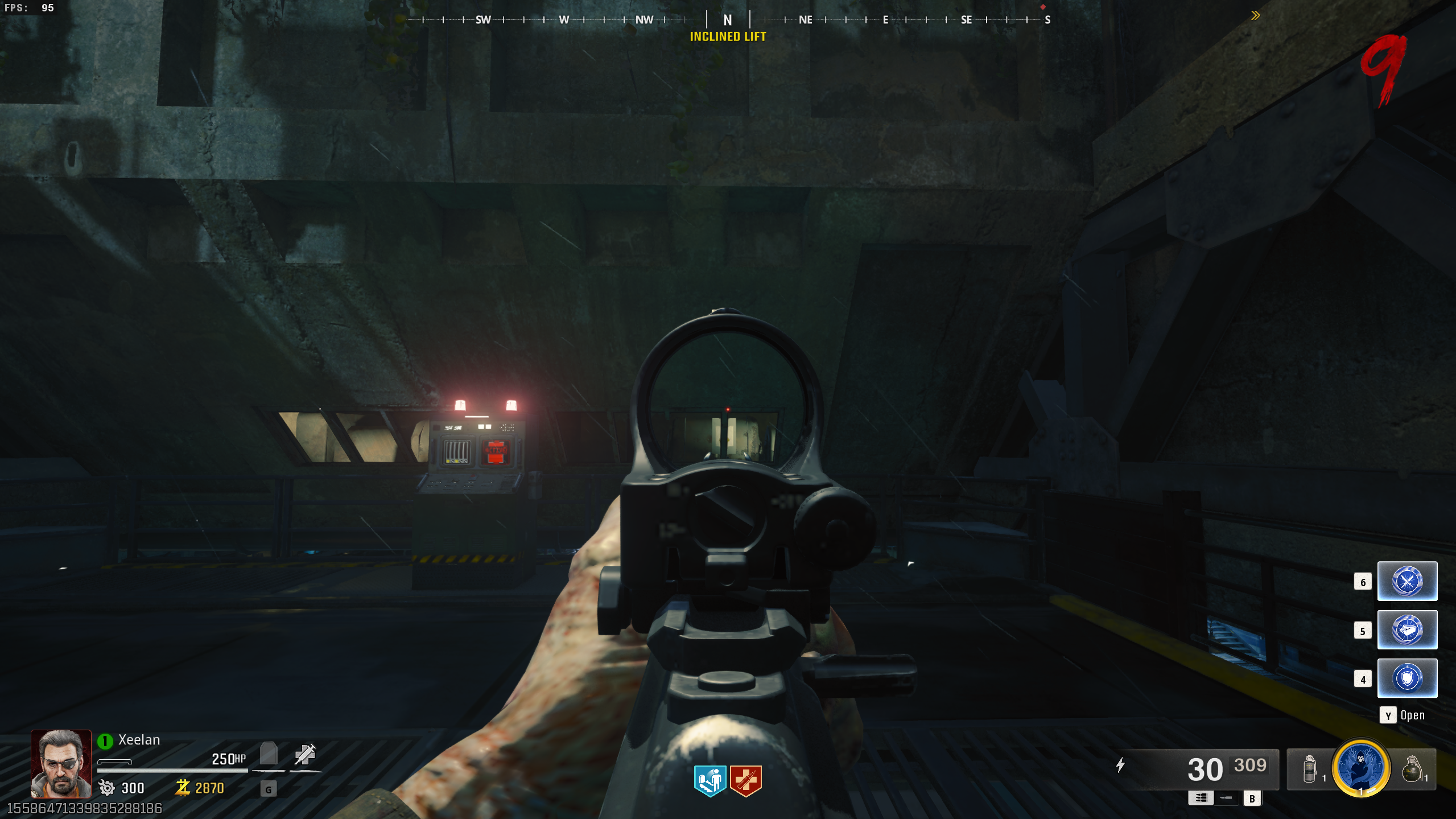The width and height of the screenshot is (1456, 819).
Task: Click the Quick Revive perk icon
Action: (x=710, y=780)
